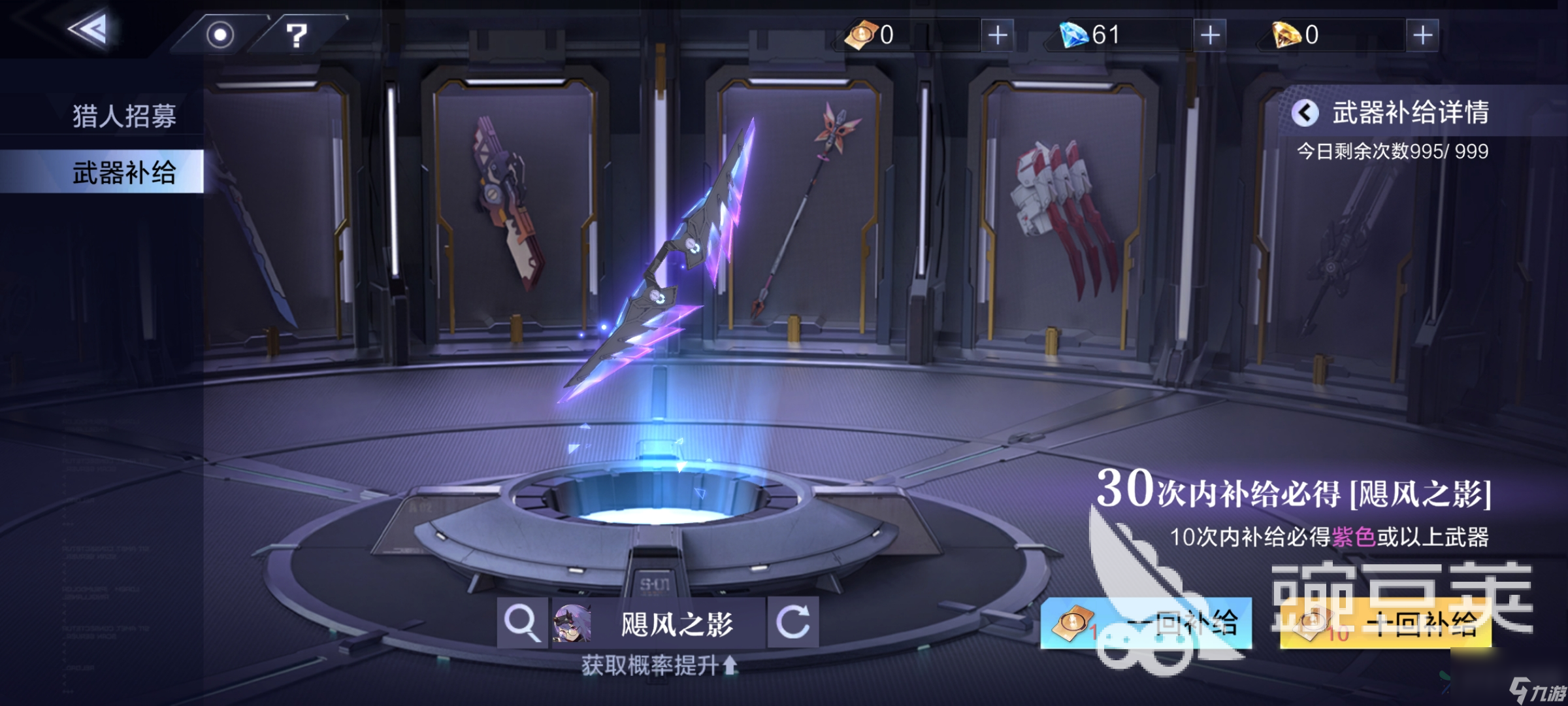This screenshot has width=1568, height=706.
Task: Open 武器补给详情 details
Action: [1392, 113]
